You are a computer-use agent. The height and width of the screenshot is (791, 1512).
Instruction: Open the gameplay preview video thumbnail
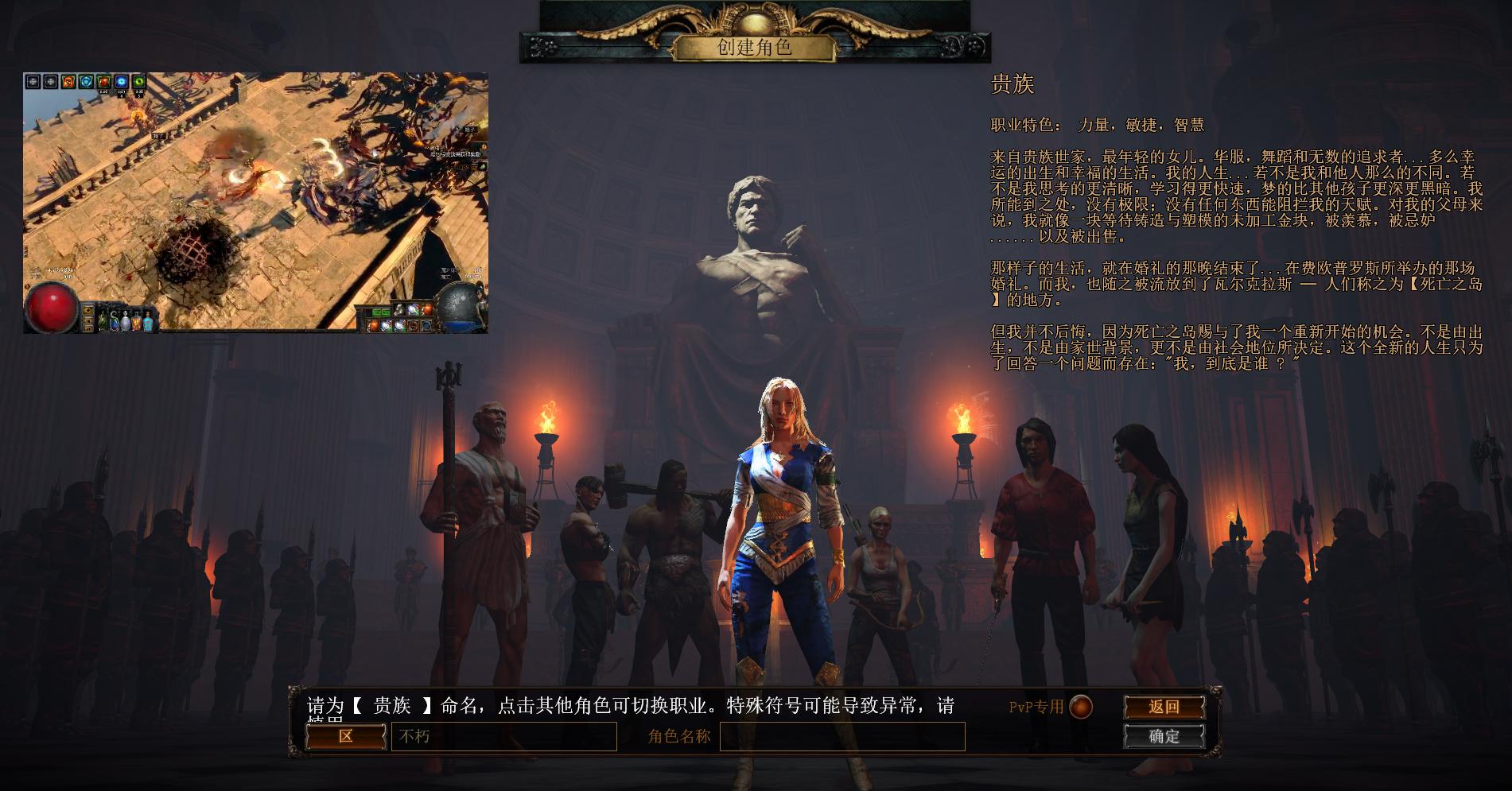click(x=255, y=203)
